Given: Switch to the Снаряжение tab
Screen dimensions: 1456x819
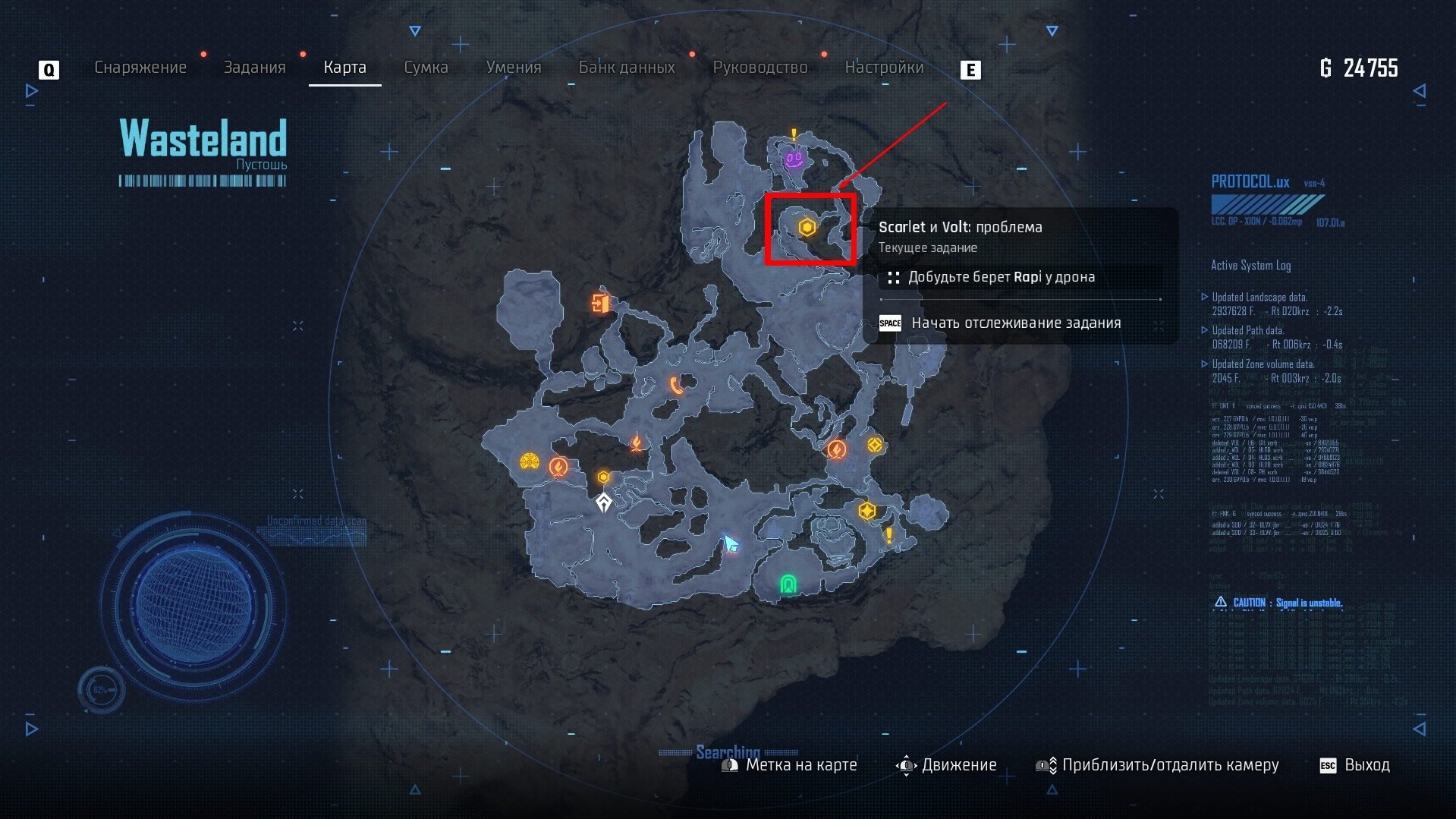Looking at the screenshot, I should click(x=140, y=68).
